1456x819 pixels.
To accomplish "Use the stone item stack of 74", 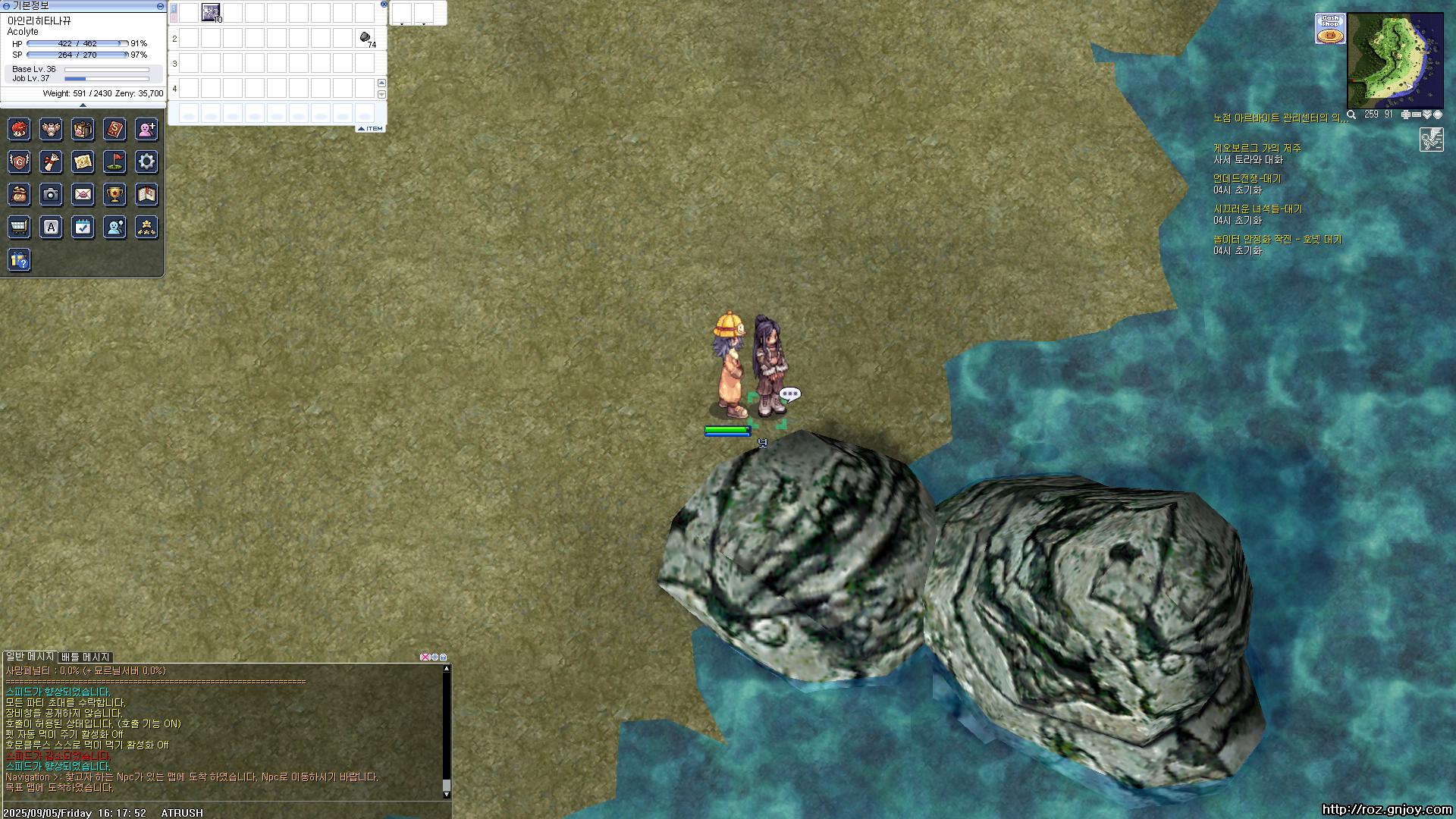I will click(365, 38).
